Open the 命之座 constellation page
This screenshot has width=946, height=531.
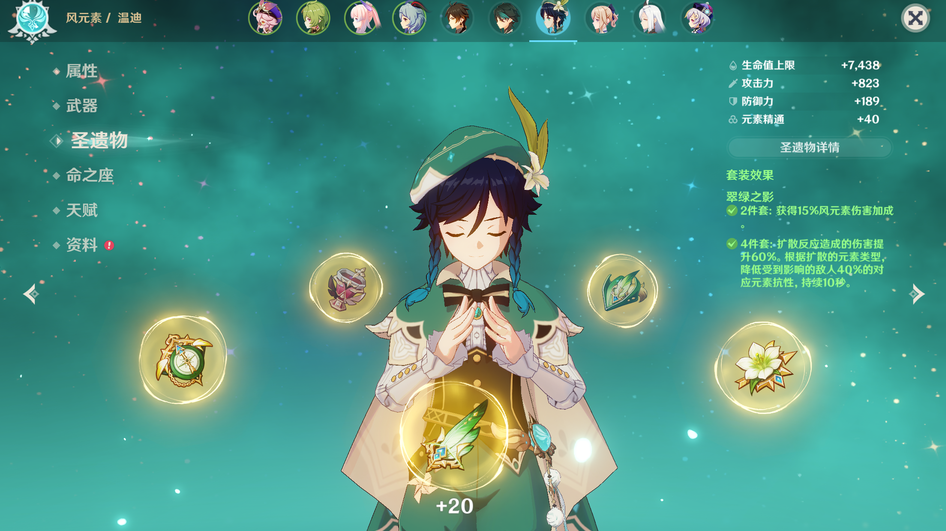(x=89, y=176)
